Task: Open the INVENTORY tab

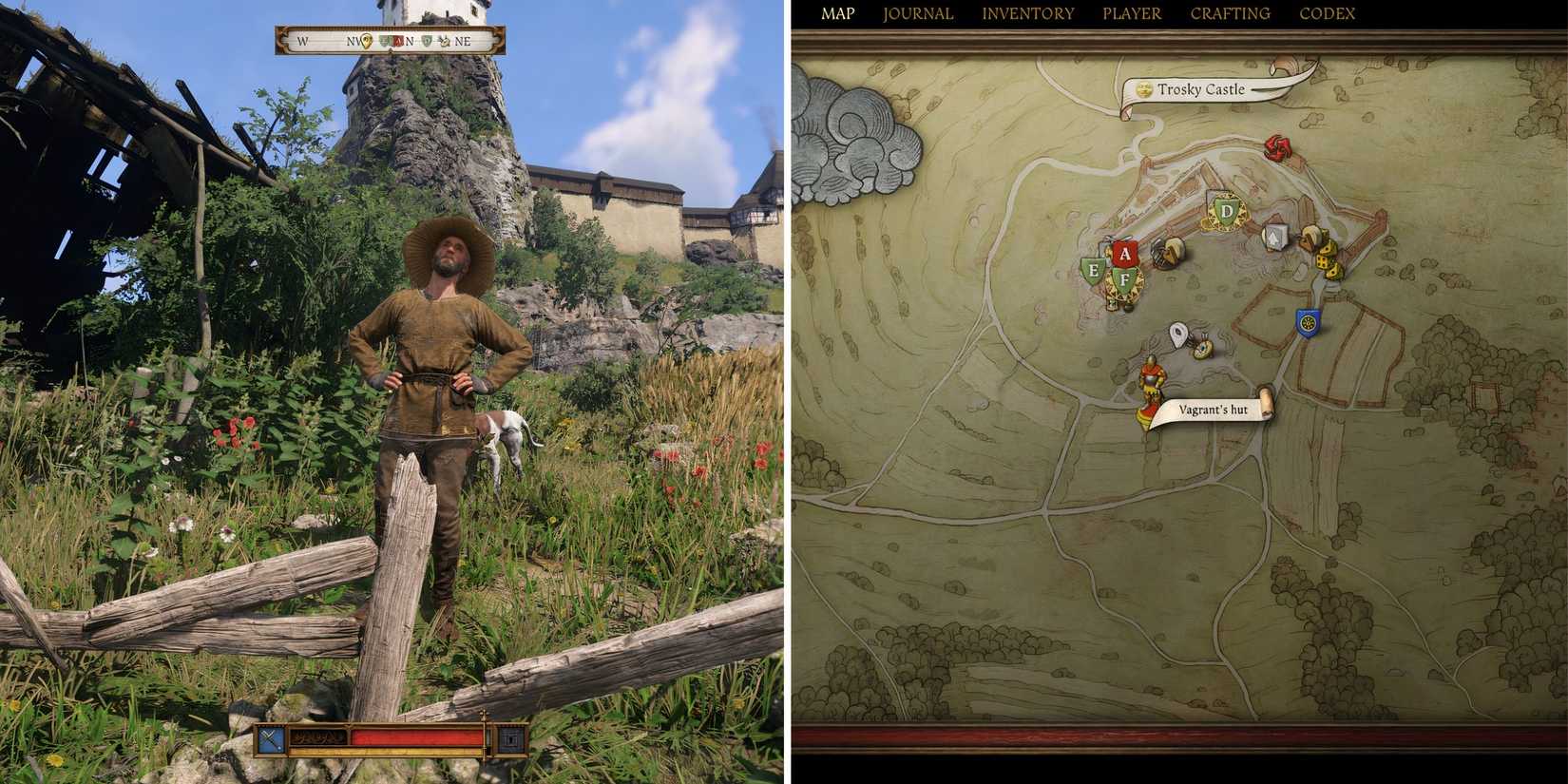Action: coord(1028,13)
